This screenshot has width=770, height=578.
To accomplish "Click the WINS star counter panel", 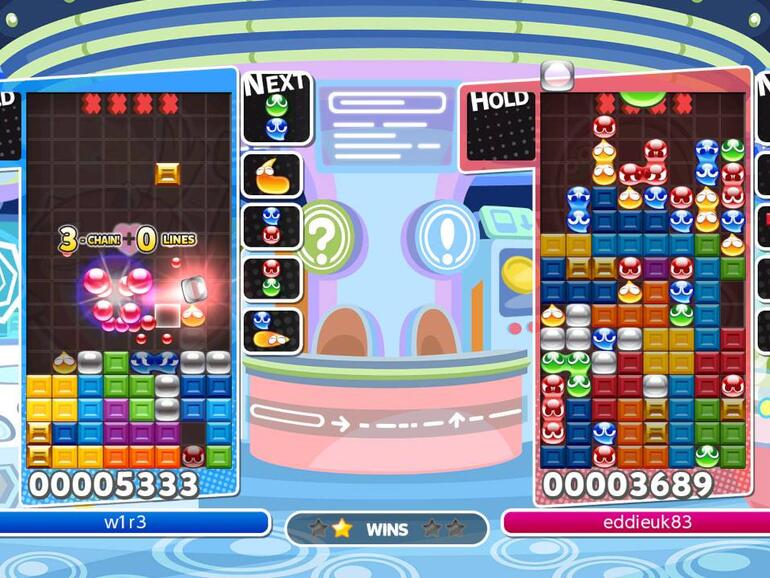I will click(386, 528).
